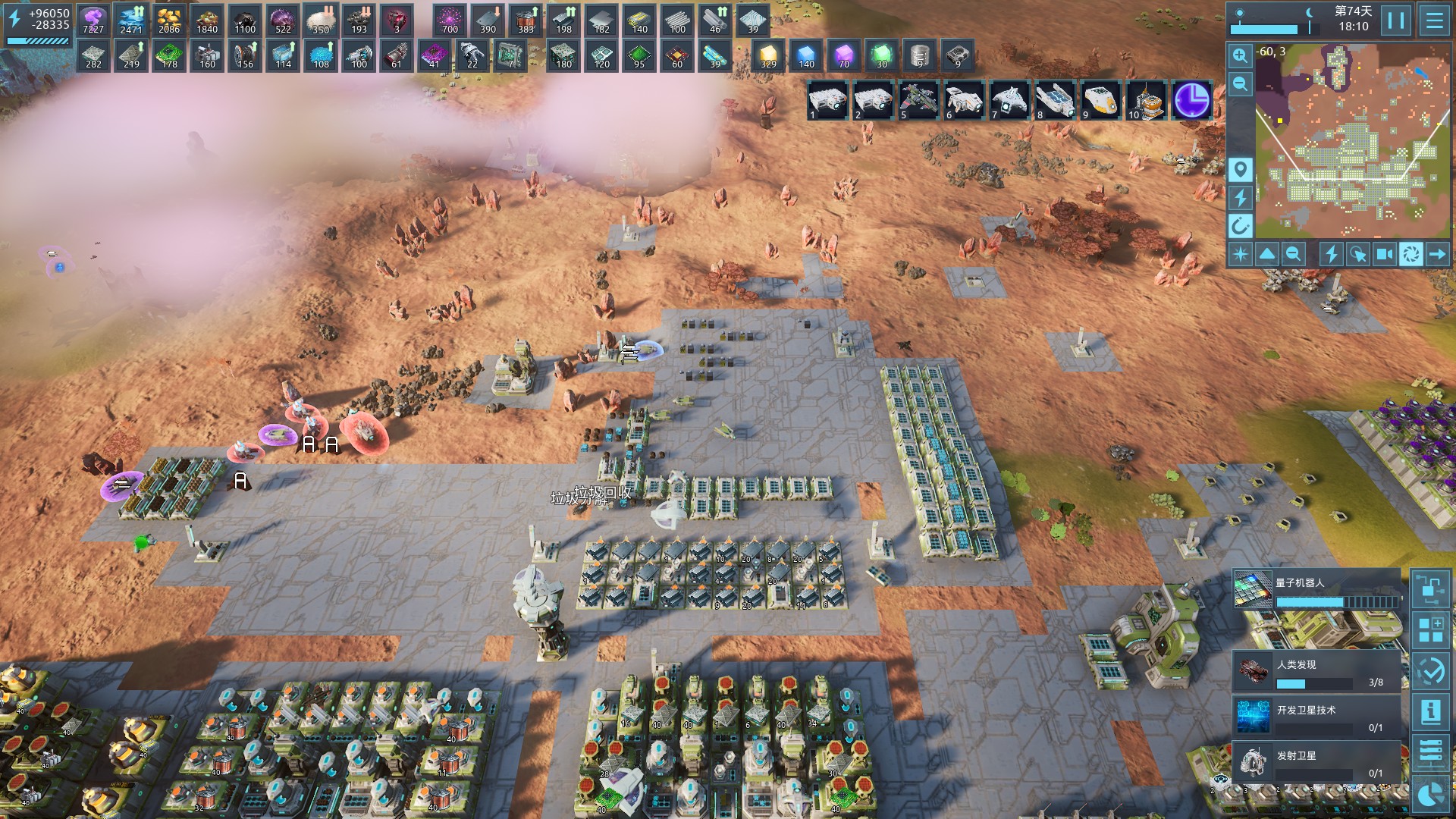Zoom in on the minimap
The height and width of the screenshot is (819, 1456).
1240,55
